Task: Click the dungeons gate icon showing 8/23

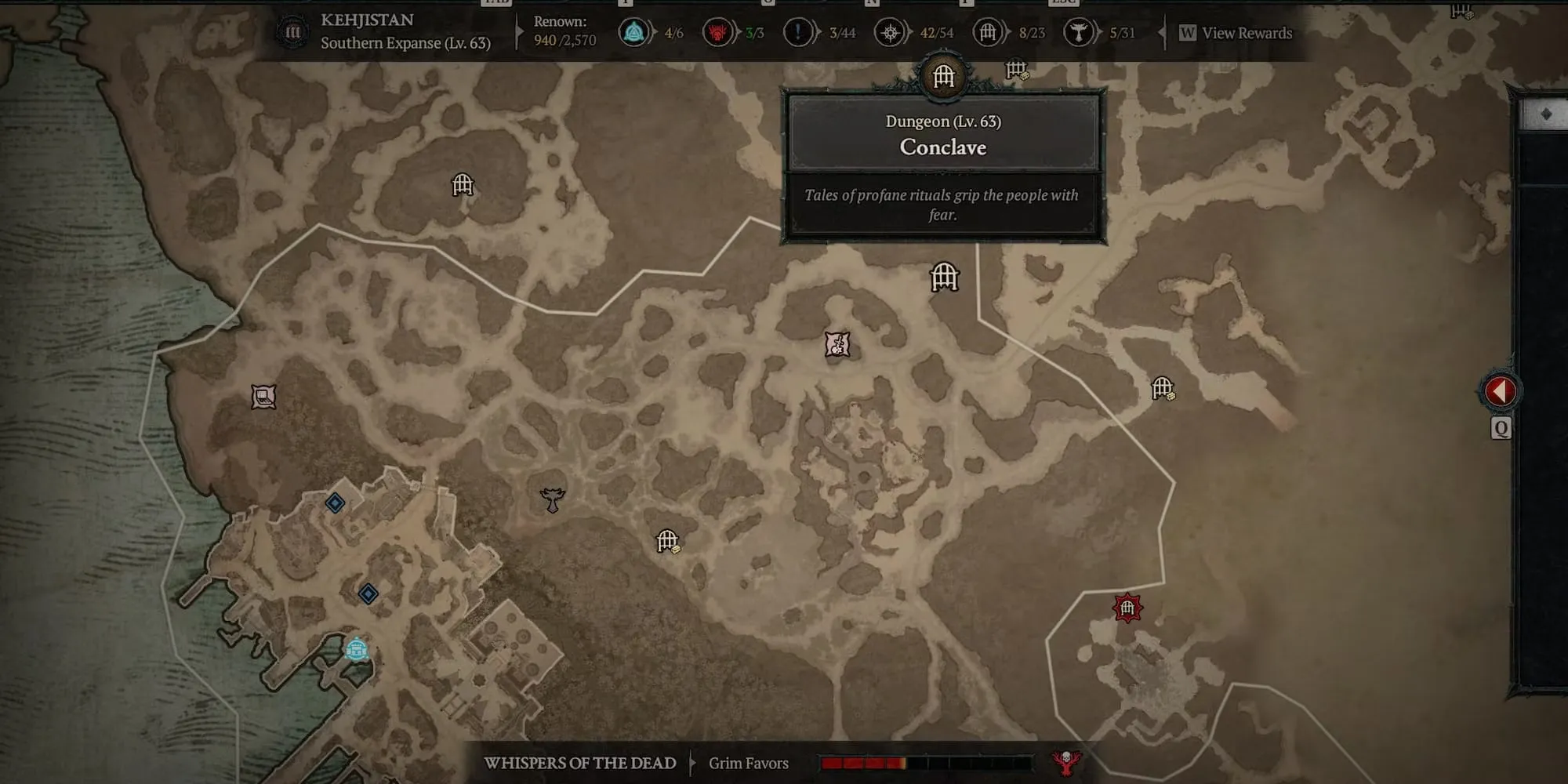Action: (x=988, y=33)
